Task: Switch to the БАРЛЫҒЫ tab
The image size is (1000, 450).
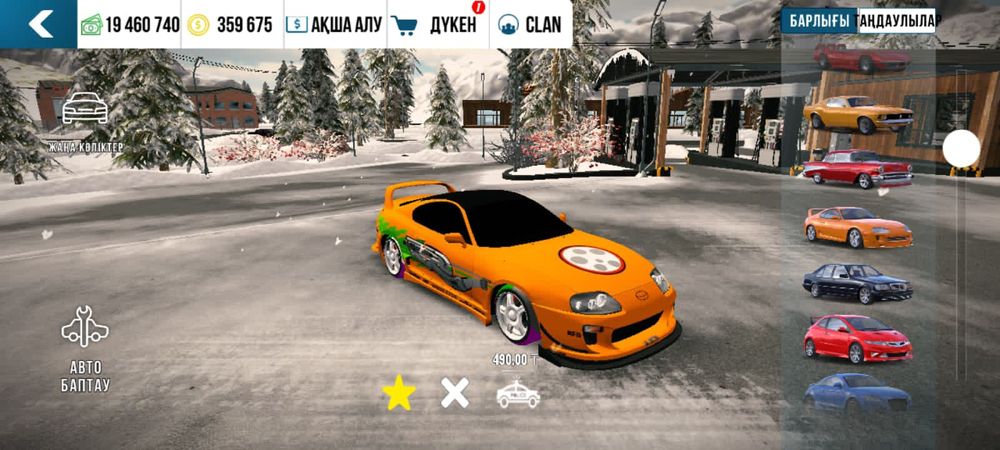Action: pyautogui.click(x=819, y=21)
